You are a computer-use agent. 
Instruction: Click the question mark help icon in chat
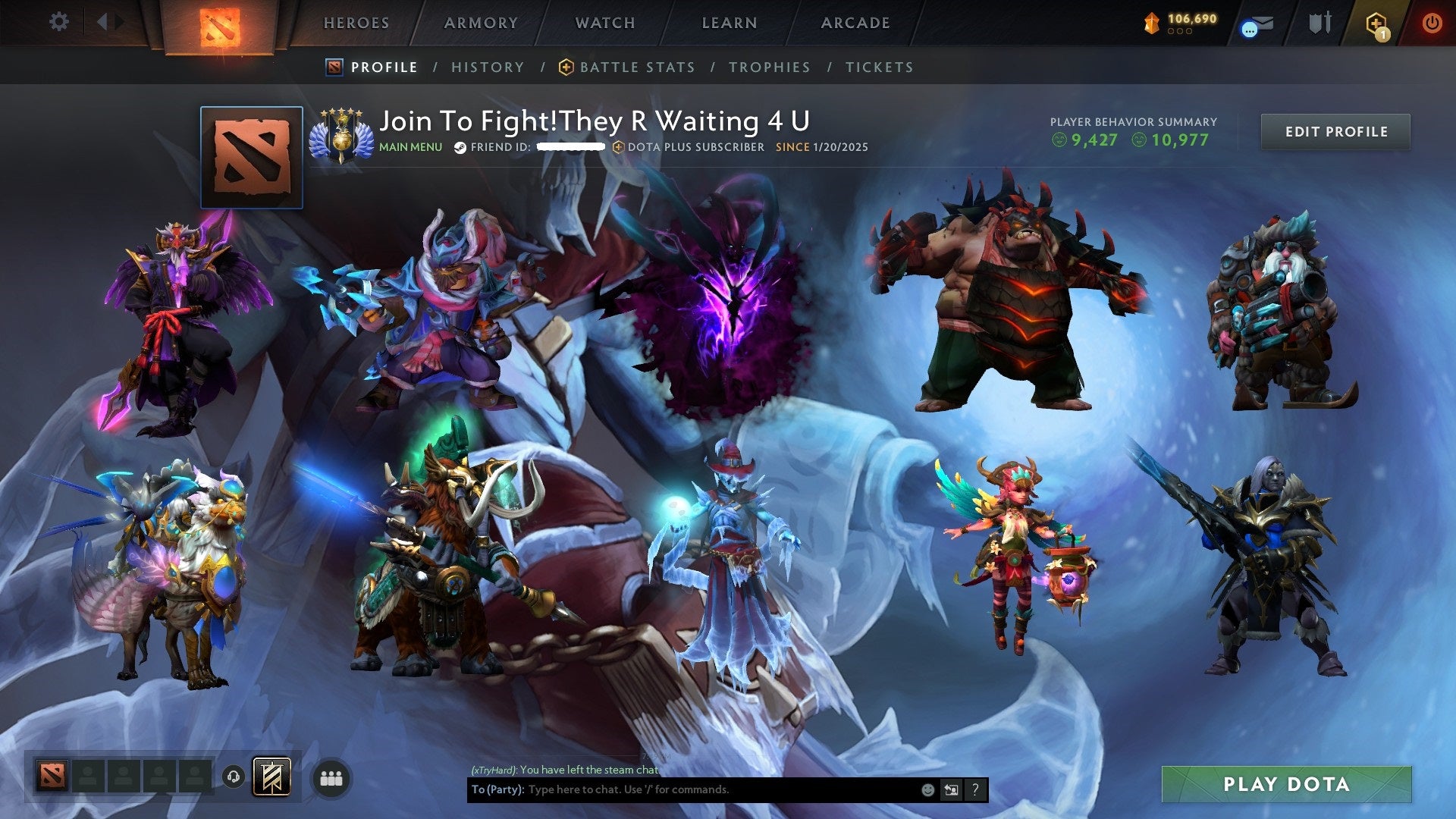[x=975, y=789]
